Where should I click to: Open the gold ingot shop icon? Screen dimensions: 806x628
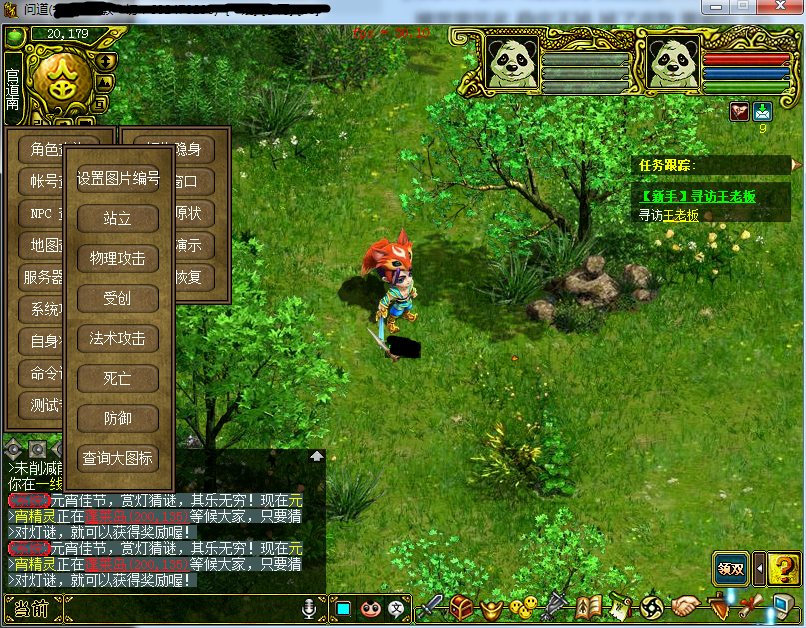(492, 607)
